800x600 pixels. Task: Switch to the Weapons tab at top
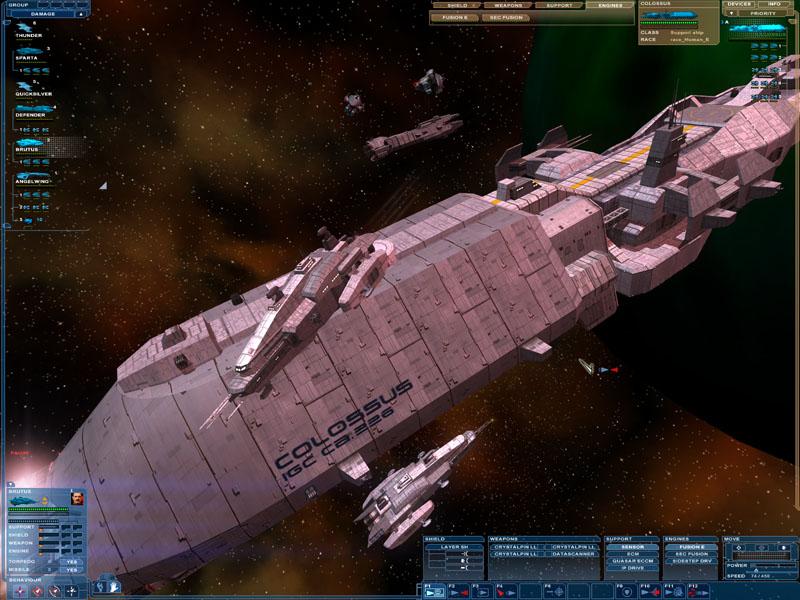coord(508,5)
